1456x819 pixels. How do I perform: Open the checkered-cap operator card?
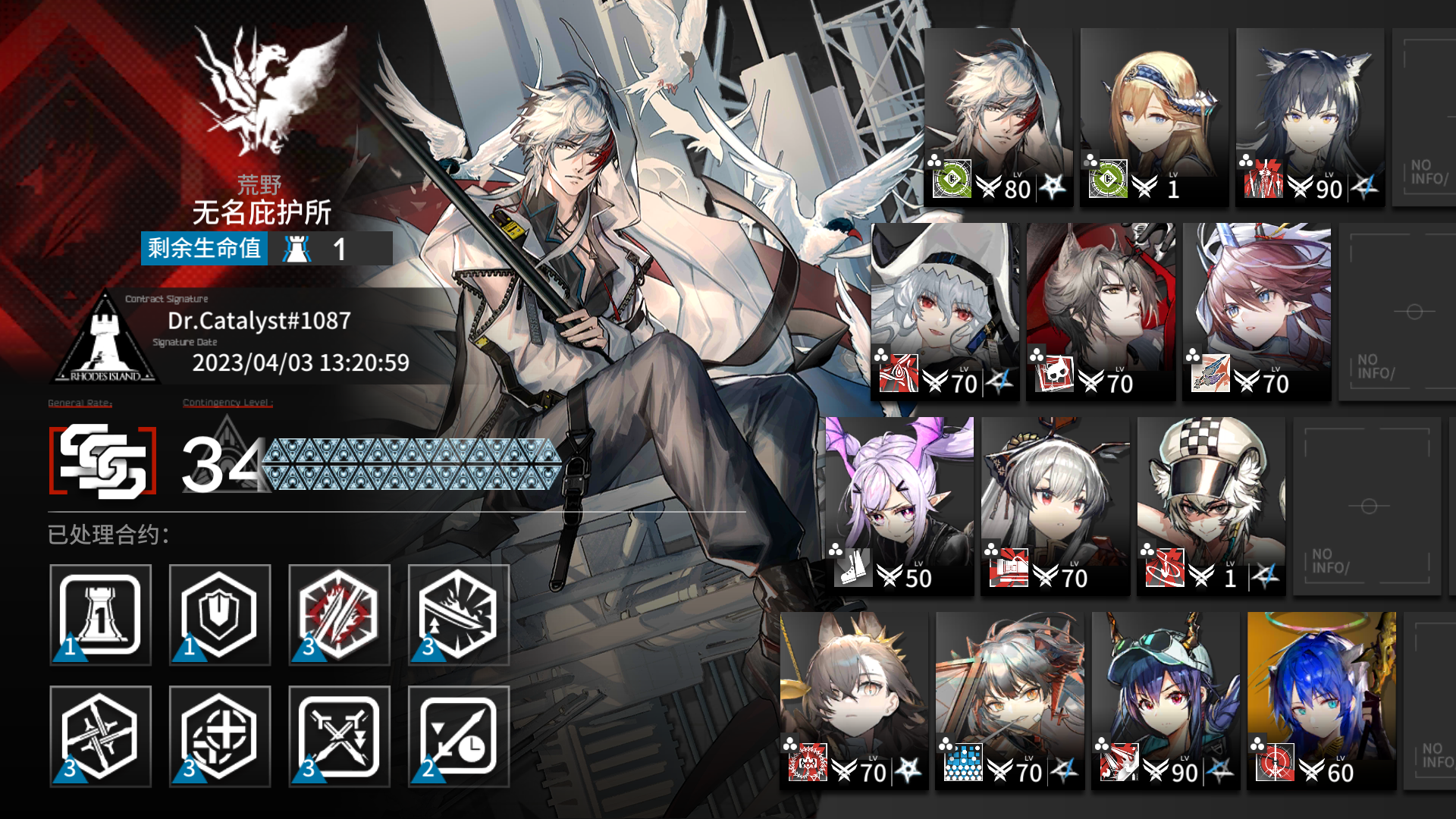click(x=1211, y=506)
